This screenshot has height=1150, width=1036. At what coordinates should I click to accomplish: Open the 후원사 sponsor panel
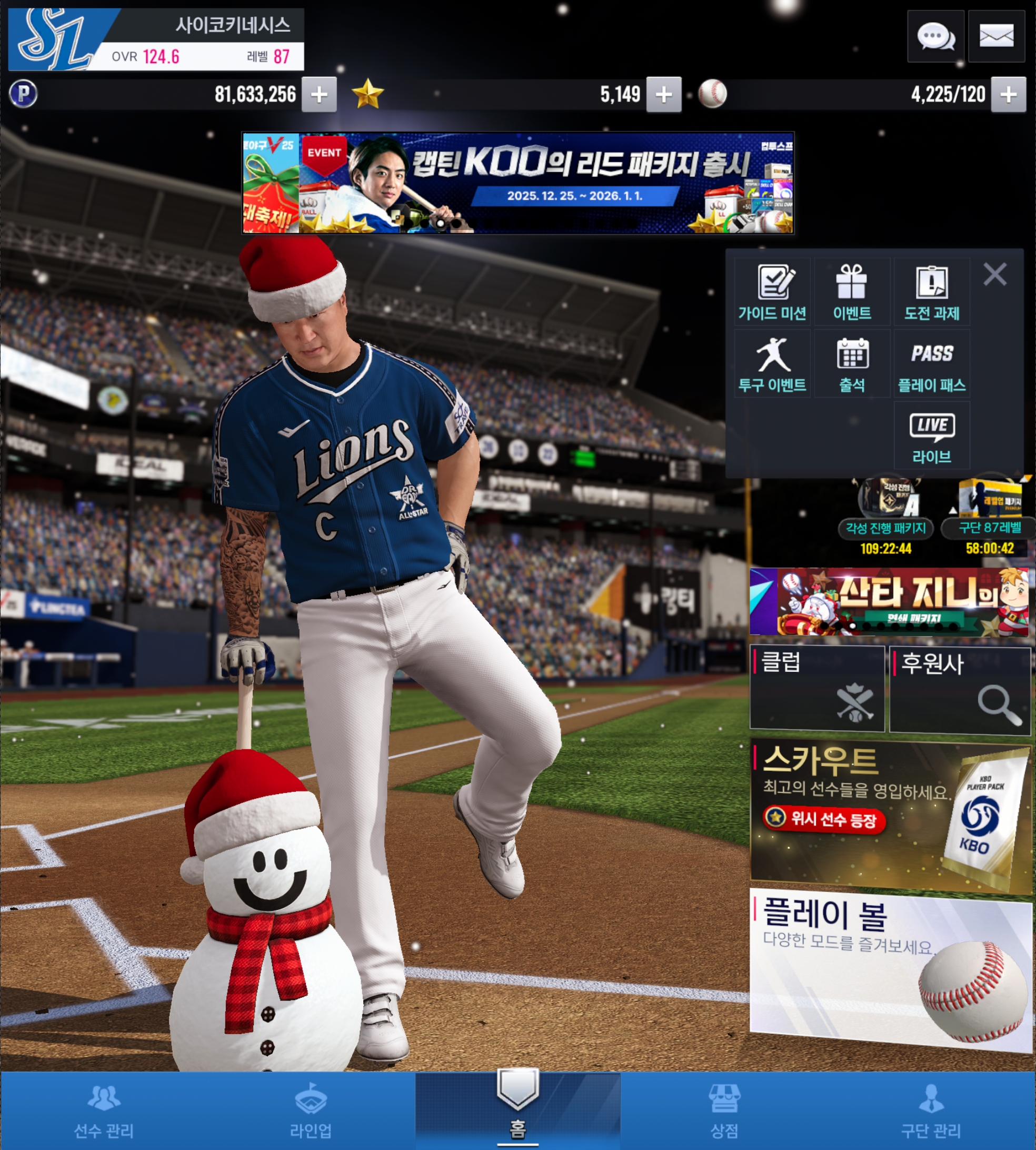(959, 689)
